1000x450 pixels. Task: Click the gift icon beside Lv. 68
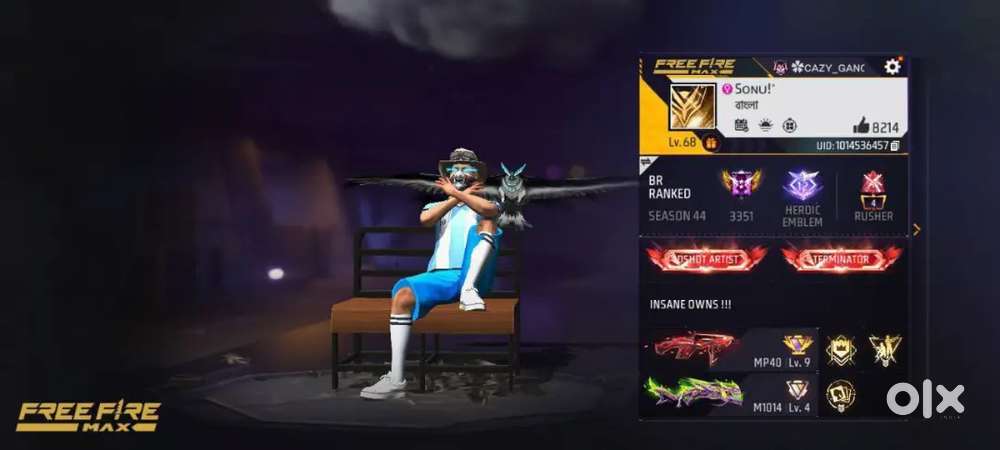coord(712,144)
